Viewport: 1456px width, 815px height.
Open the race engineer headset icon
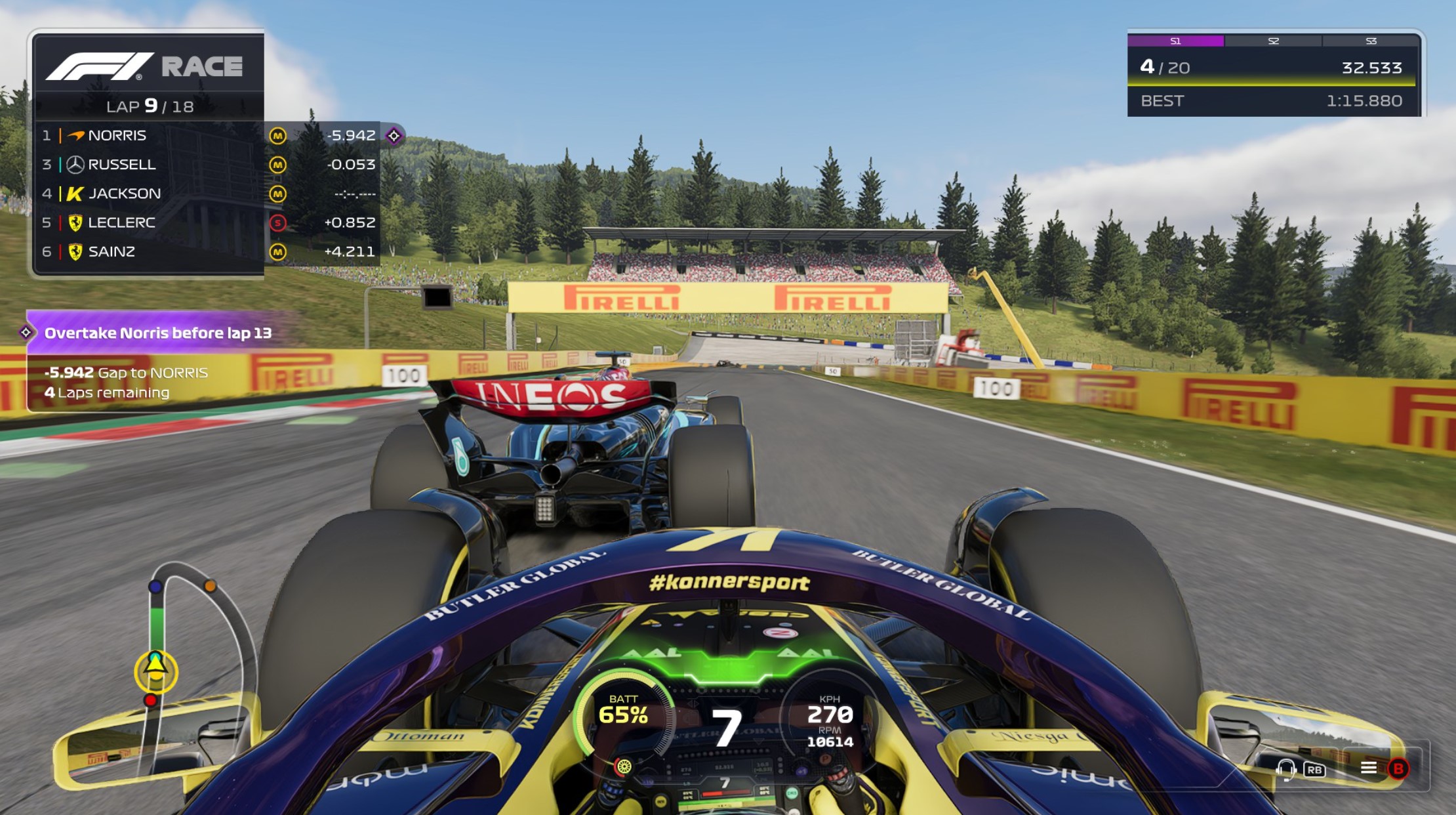coord(1285,768)
